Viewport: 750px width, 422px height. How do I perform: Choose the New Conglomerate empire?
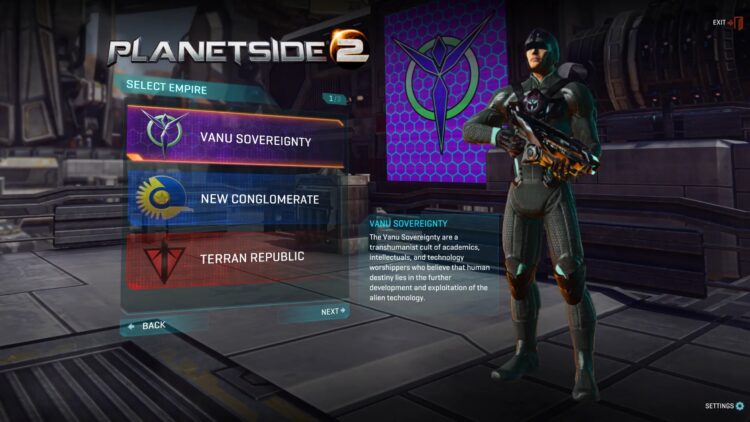pyautogui.click(x=235, y=199)
